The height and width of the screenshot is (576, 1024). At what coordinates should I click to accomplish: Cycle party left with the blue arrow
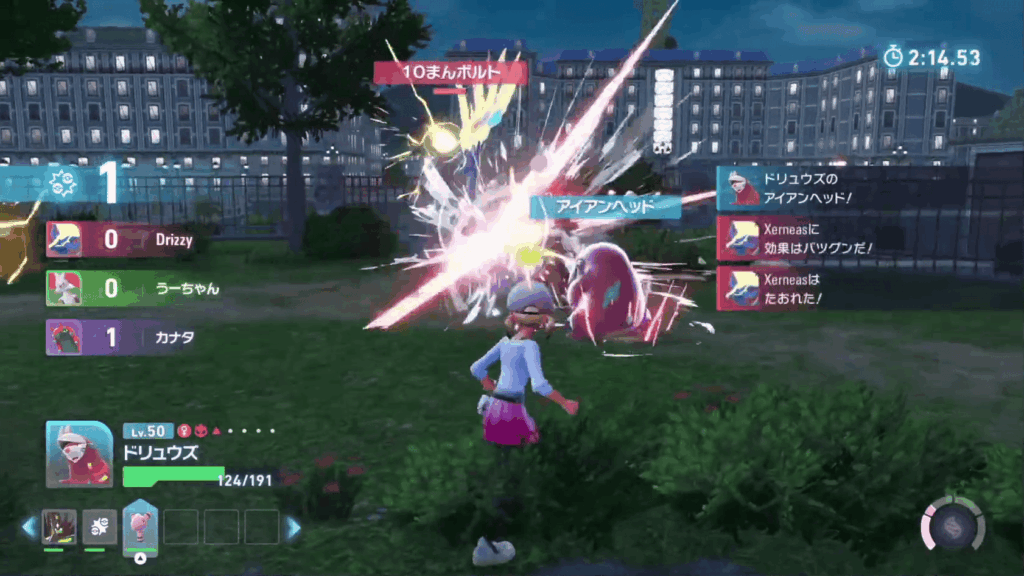pyautogui.click(x=28, y=528)
